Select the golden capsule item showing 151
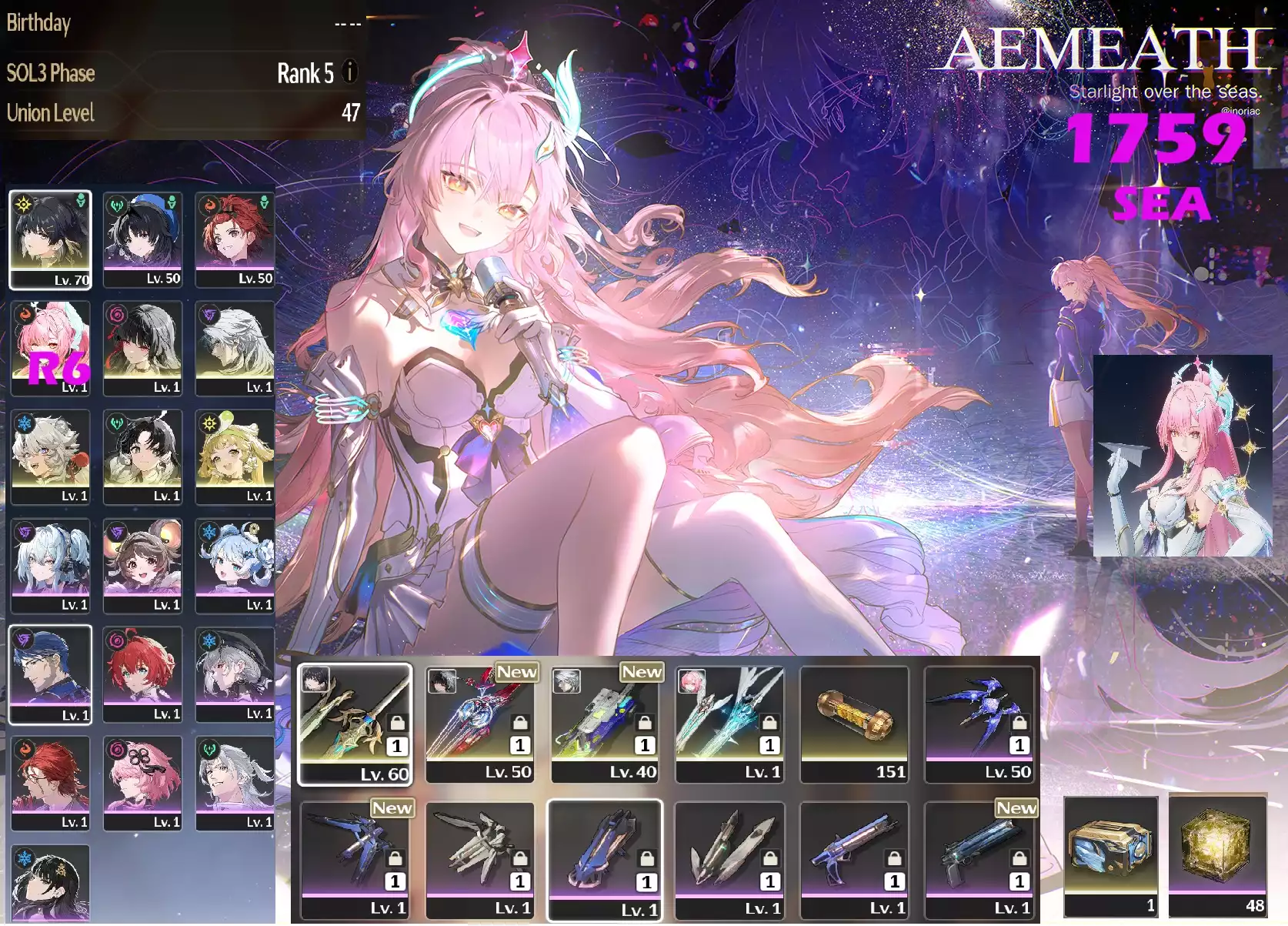This screenshot has height=926, width=1288. click(x=854, y=724)
